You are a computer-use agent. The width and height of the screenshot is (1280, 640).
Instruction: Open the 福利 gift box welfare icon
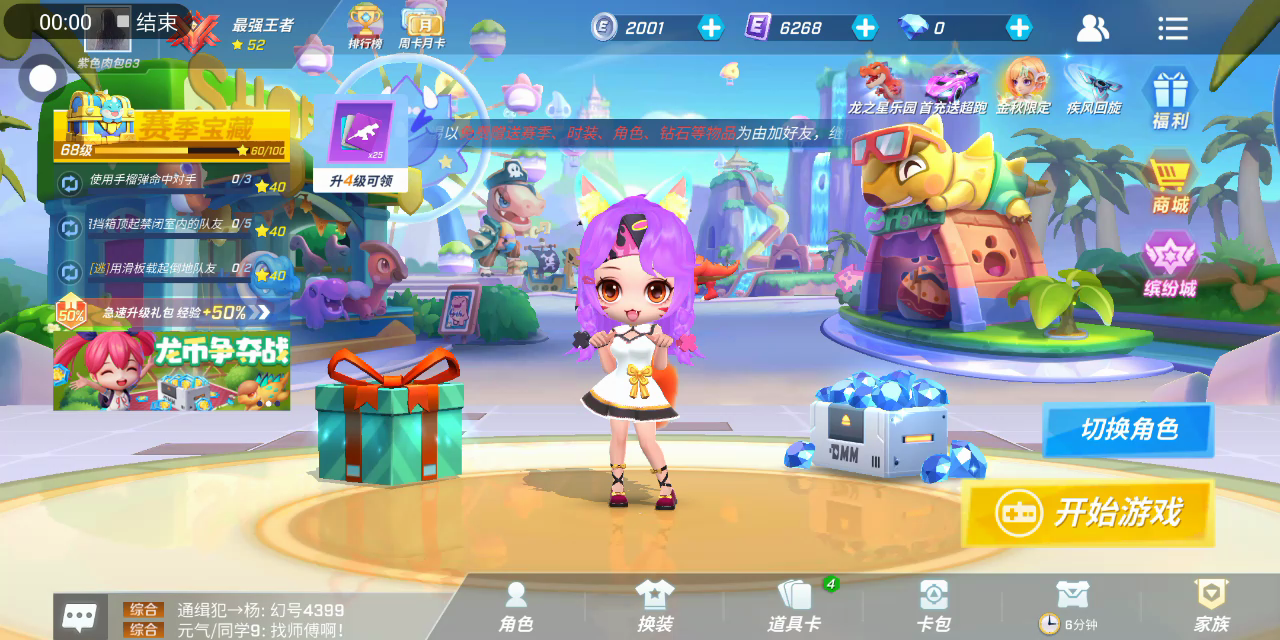click(x=1169, y=98)
